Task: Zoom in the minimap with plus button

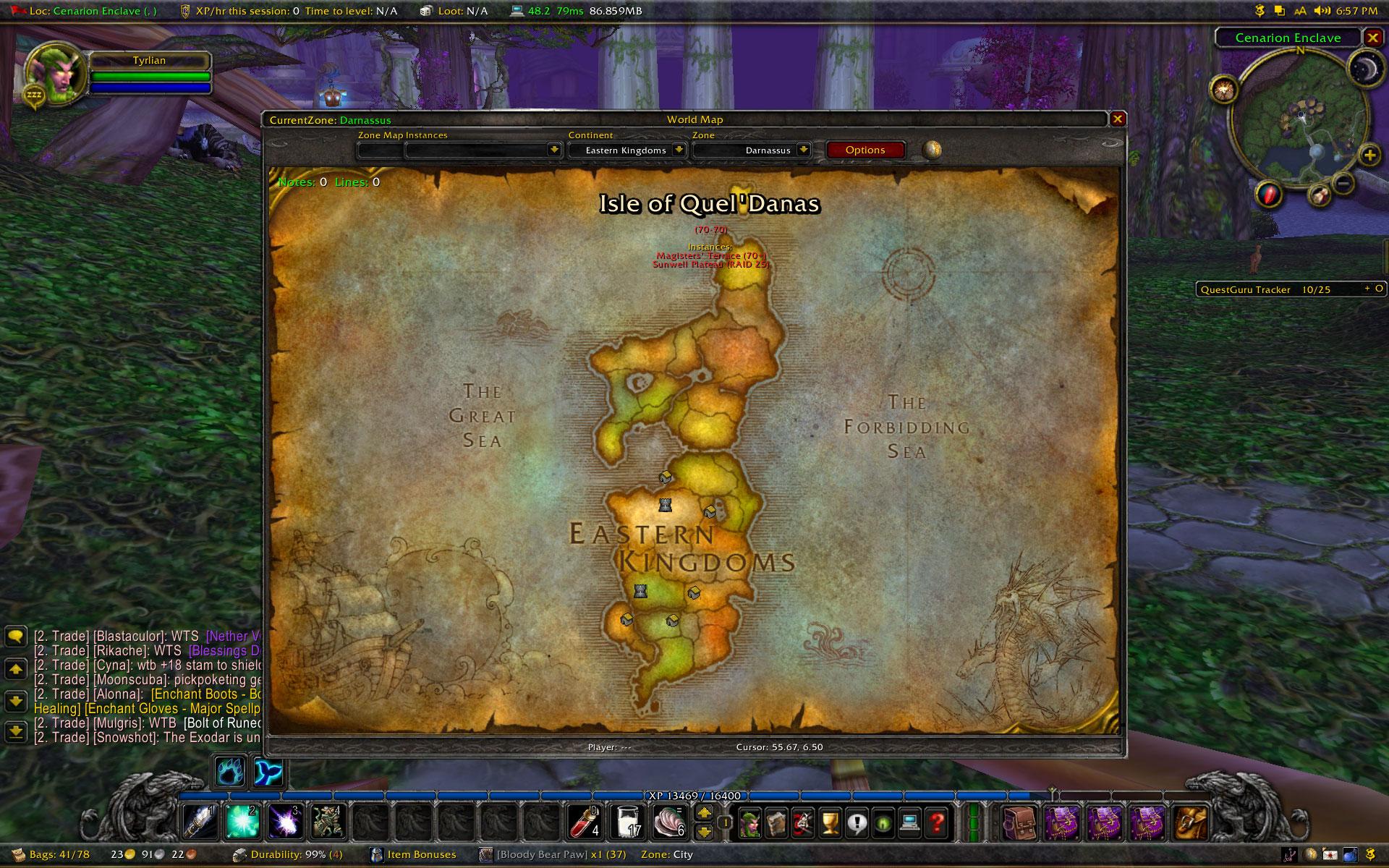Action: click(x=1369, y=155)
